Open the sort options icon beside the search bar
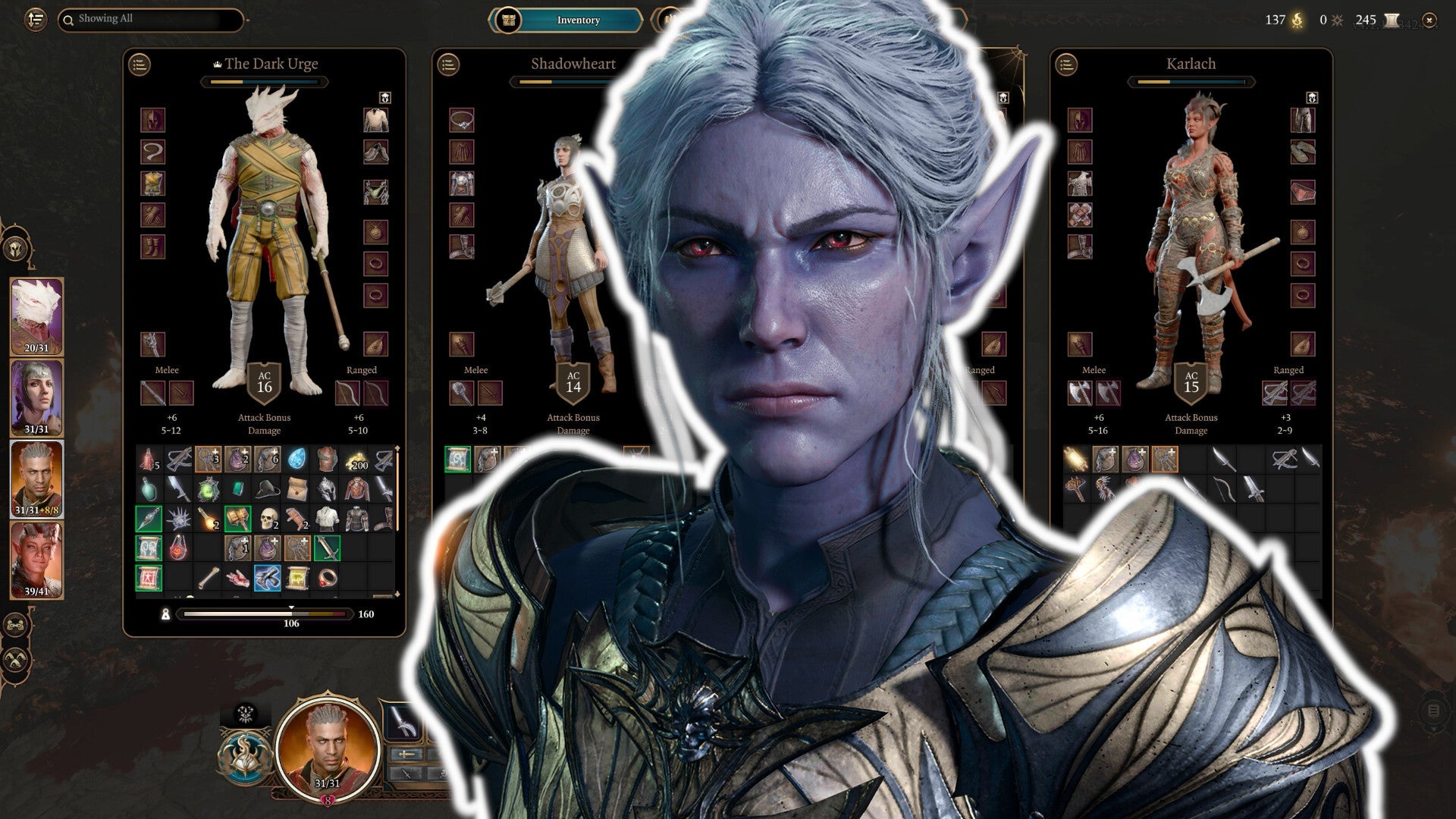1456x819 pixels. point(35,21)
